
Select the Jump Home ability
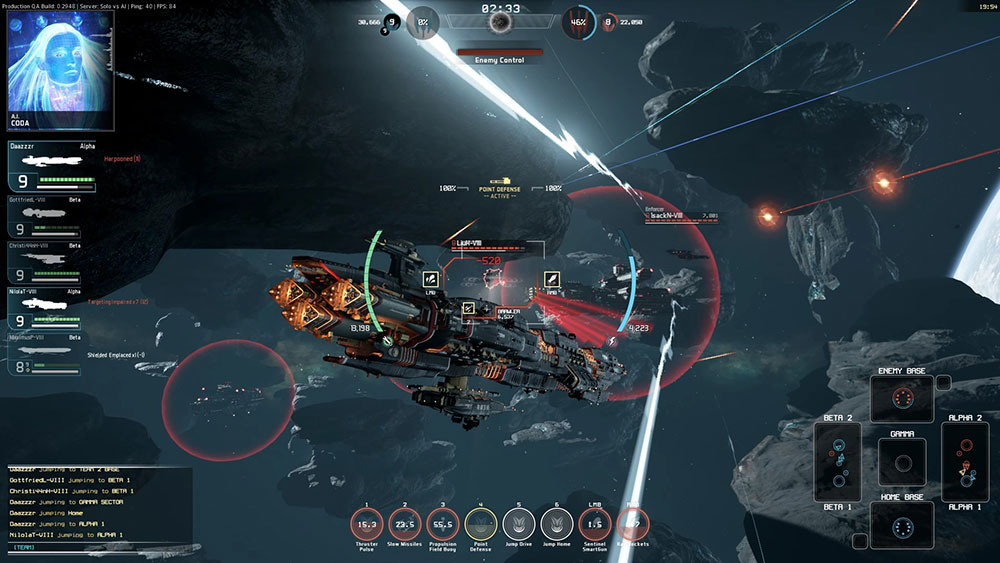coord(557,524)
